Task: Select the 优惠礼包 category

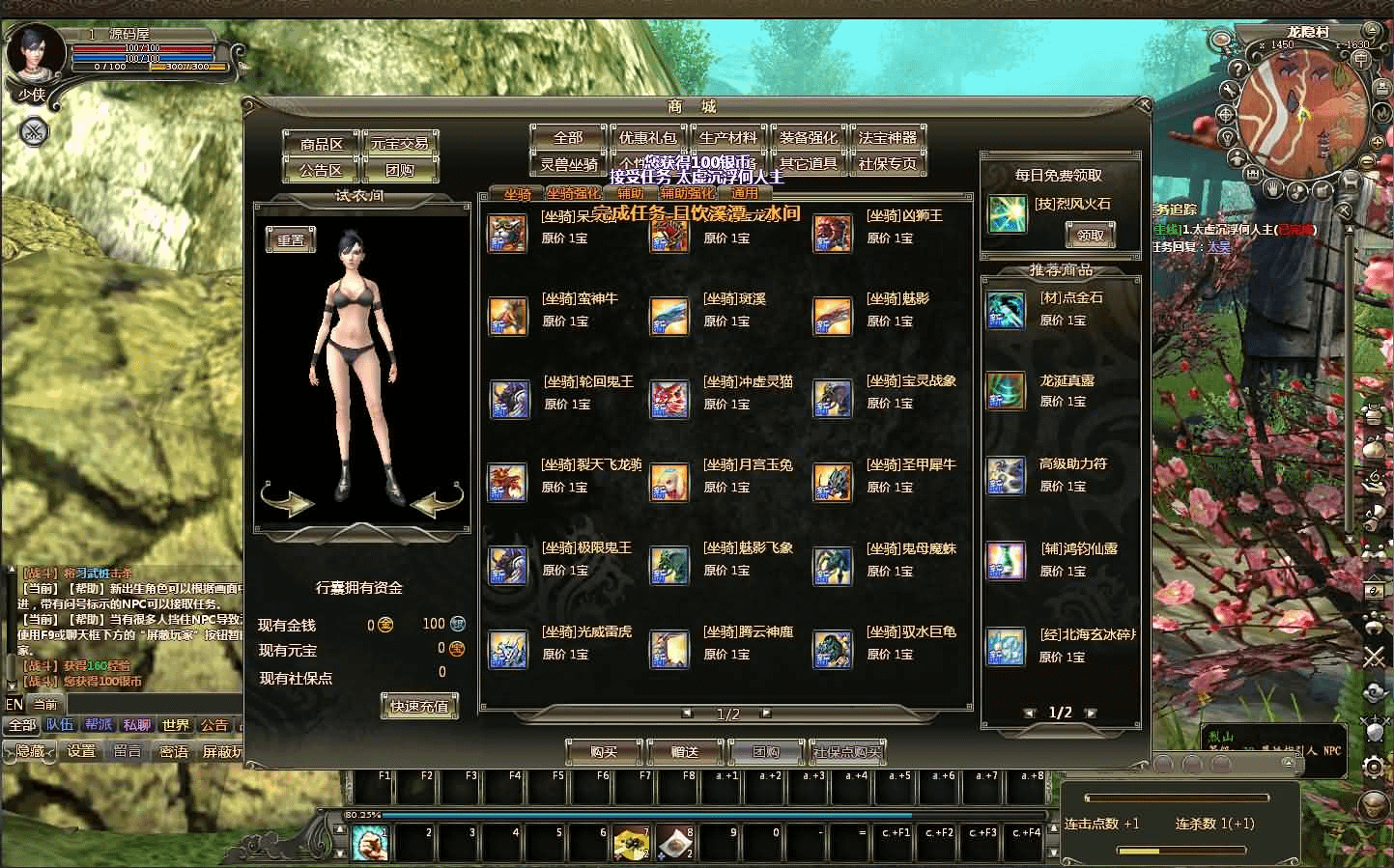Action: [647, 138]
